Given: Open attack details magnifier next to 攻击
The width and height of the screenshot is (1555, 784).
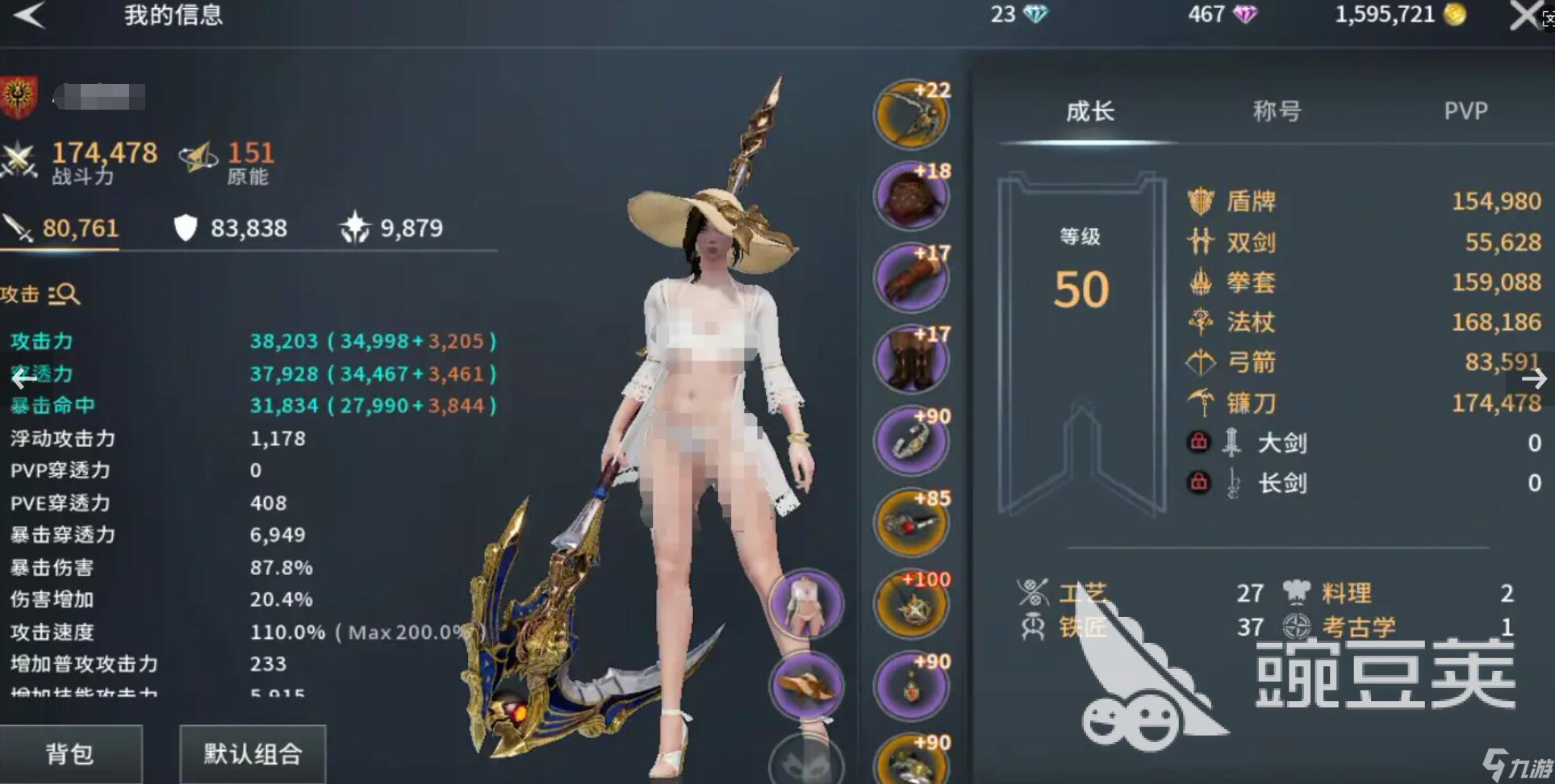Looking at the screenshot, I should point(65,294).
